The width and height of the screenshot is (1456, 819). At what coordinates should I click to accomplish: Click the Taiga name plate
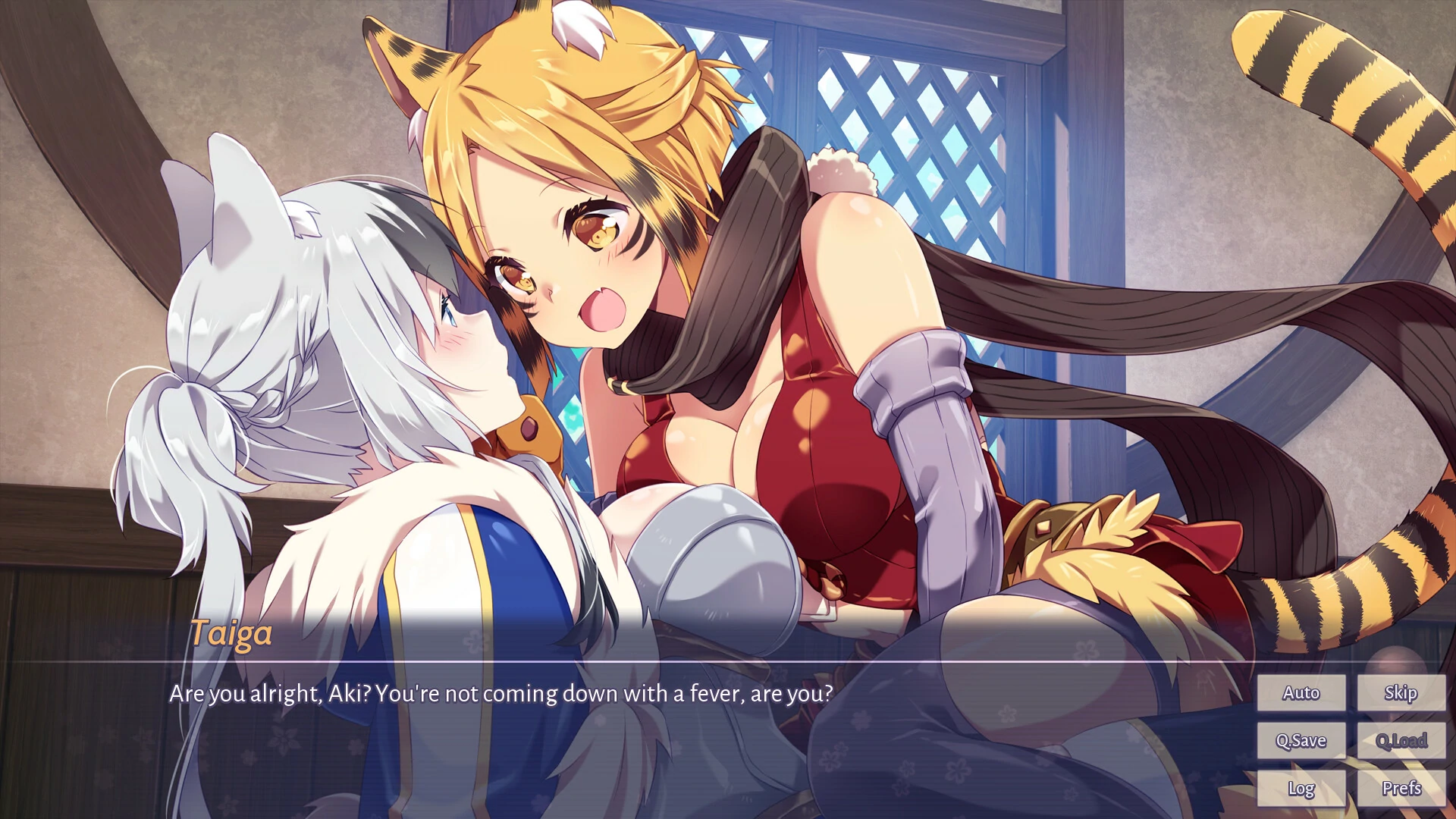(x=231, y=634)
